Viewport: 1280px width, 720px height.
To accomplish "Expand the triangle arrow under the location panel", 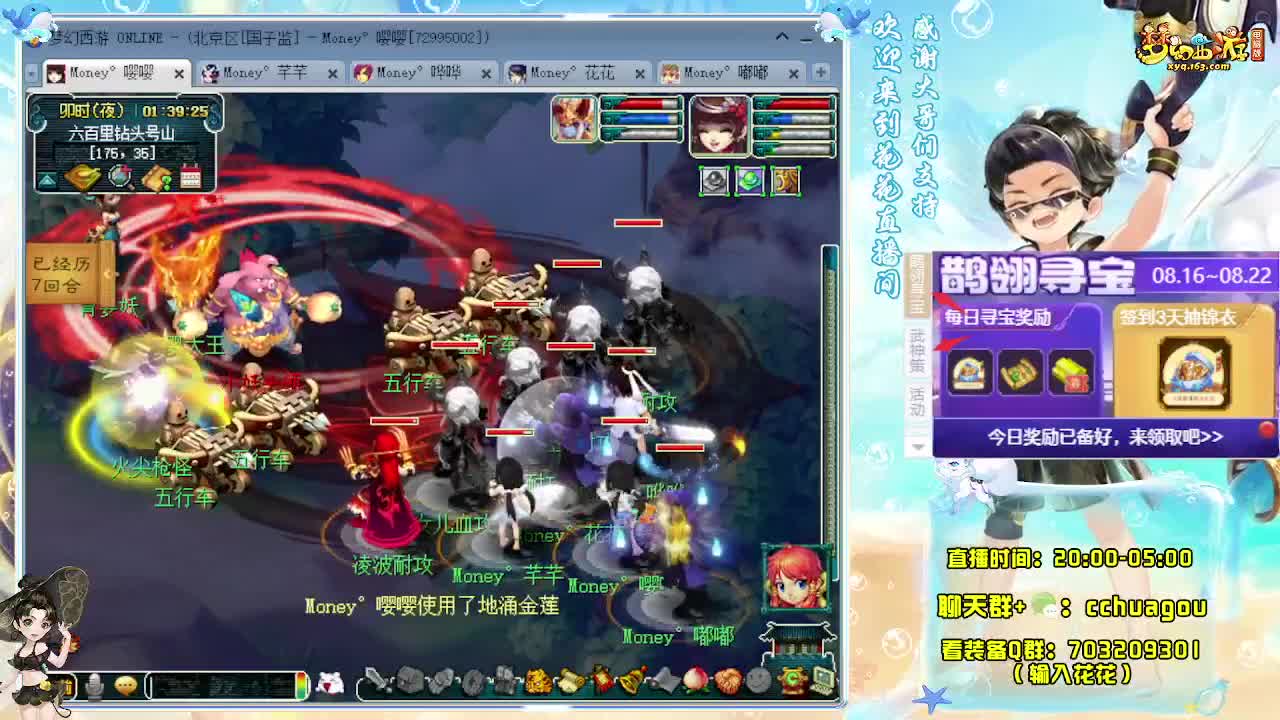I will (x=46, y=178).
